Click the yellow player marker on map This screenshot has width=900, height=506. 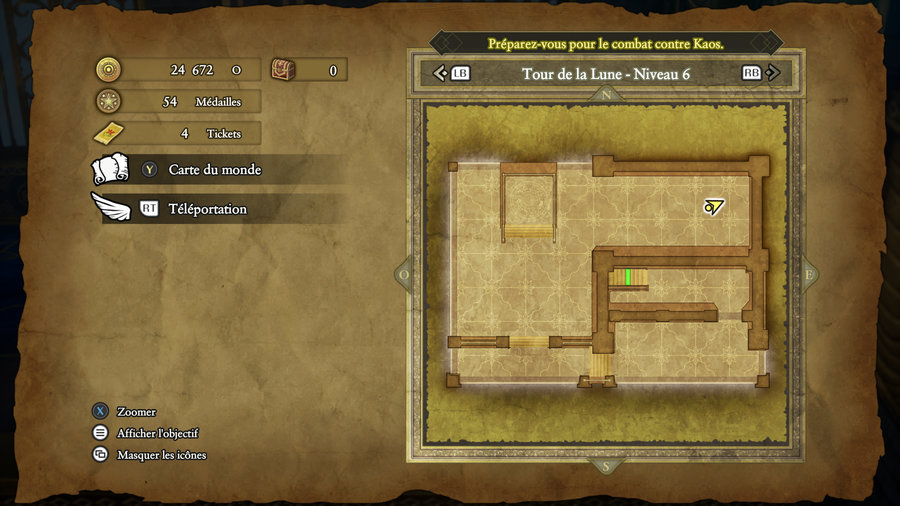[x=713, y=207]
